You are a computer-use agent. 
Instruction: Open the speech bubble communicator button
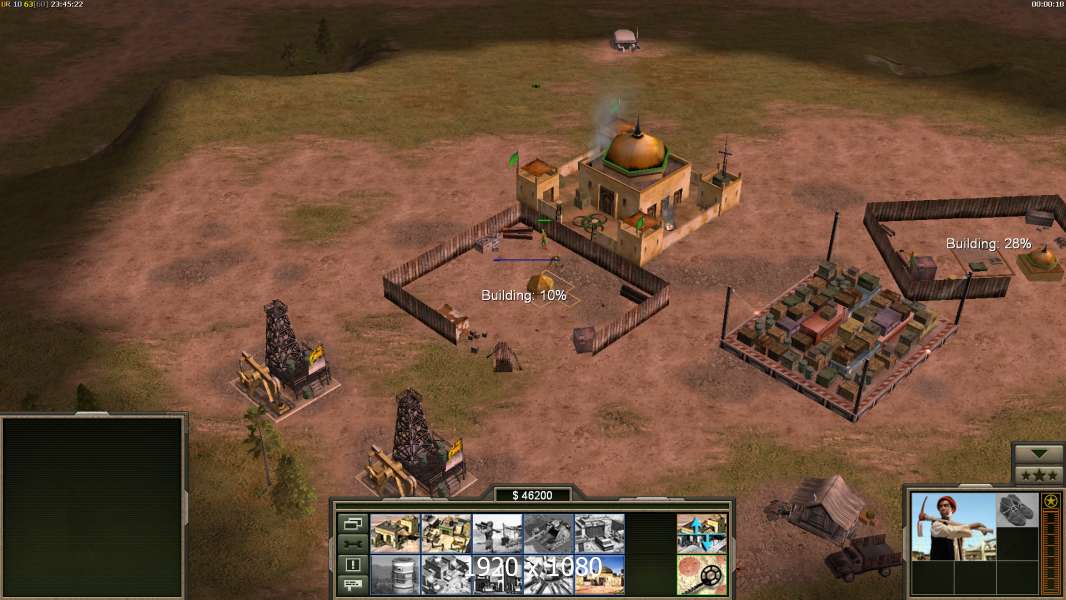click(x=352, y=584)
